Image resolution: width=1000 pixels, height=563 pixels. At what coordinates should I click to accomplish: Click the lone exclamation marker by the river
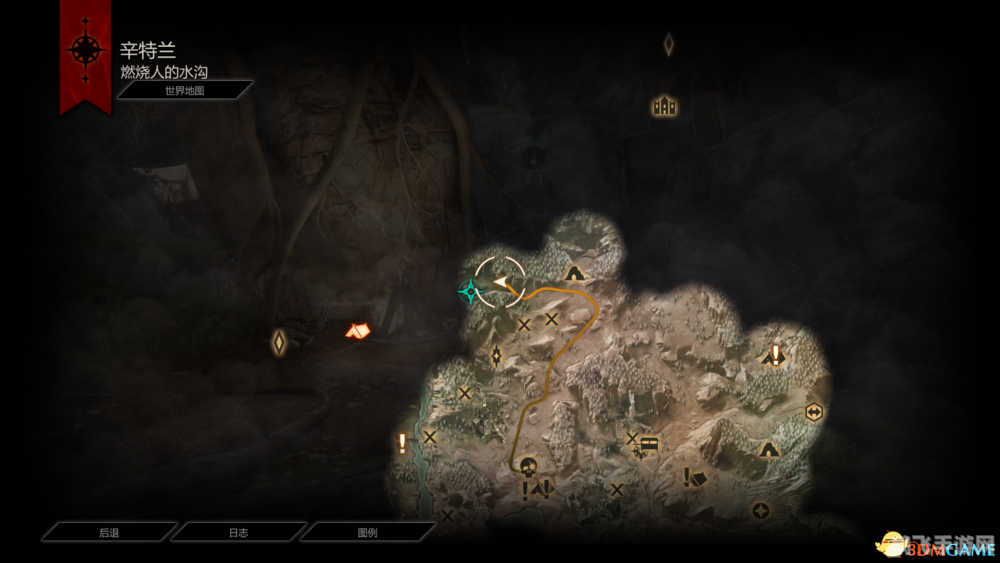pos(403,443)
